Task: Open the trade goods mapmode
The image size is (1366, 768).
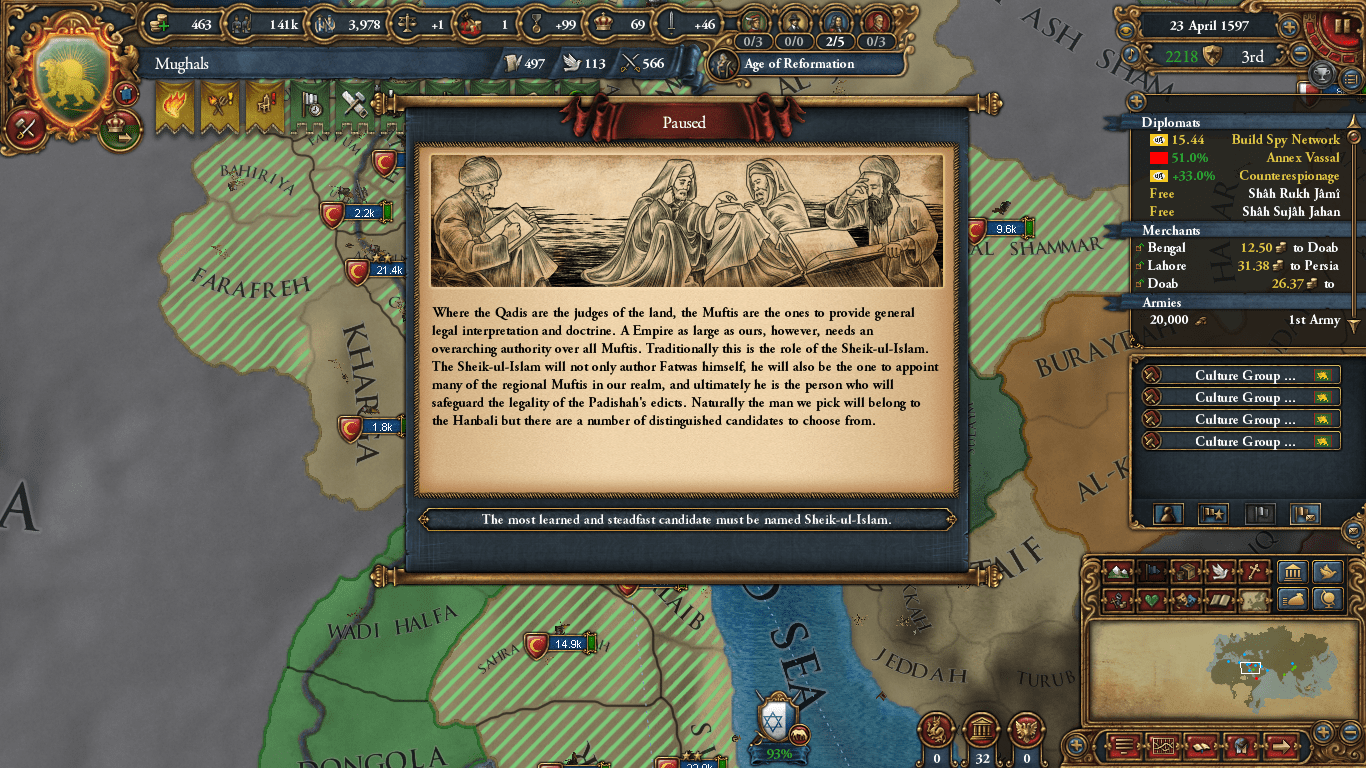Action: point(1186,572)
